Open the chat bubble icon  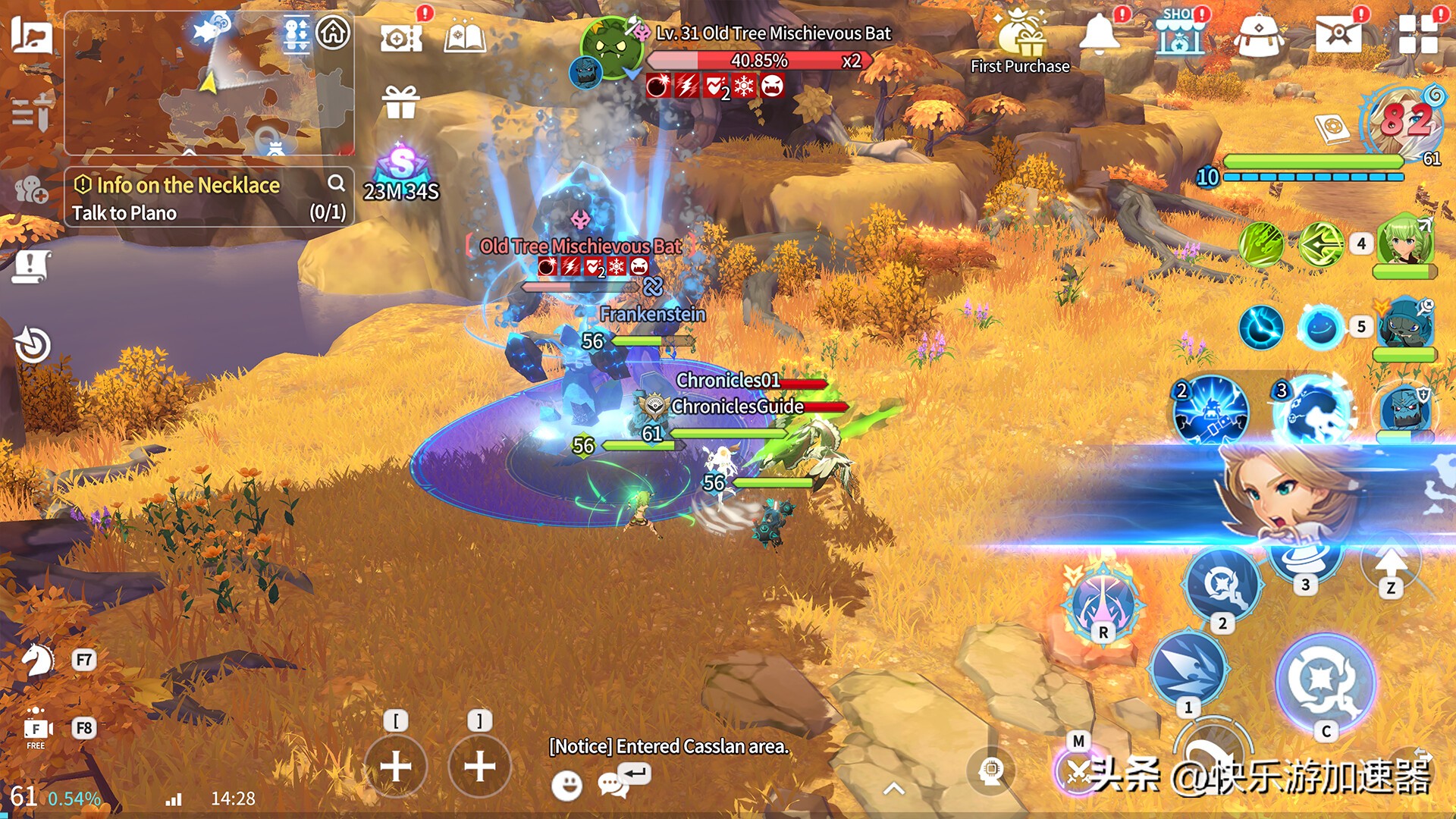(612, 785)
